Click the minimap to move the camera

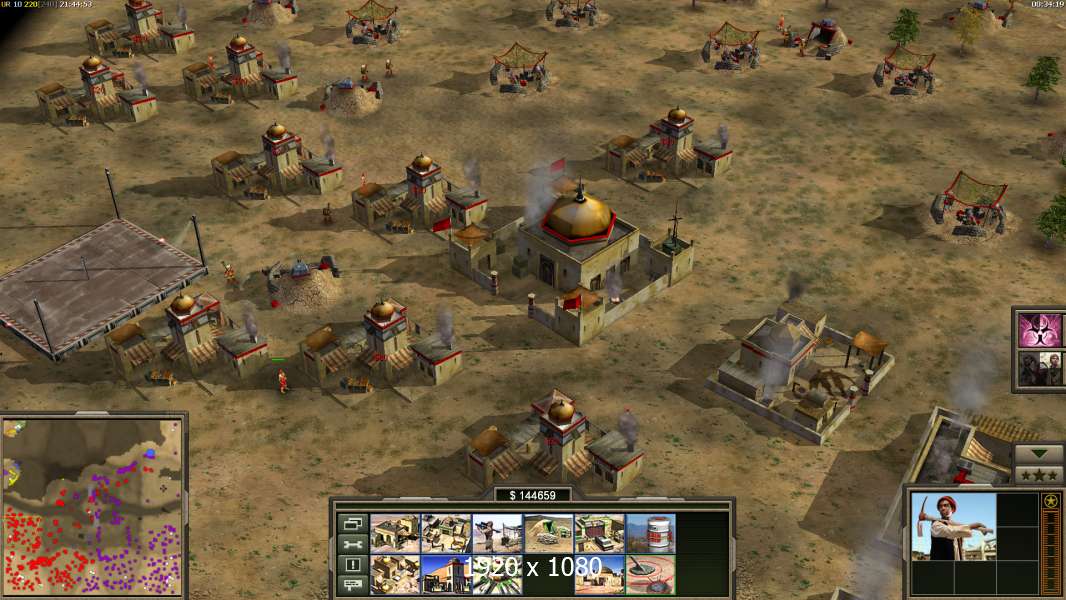[x=93, y=505]
